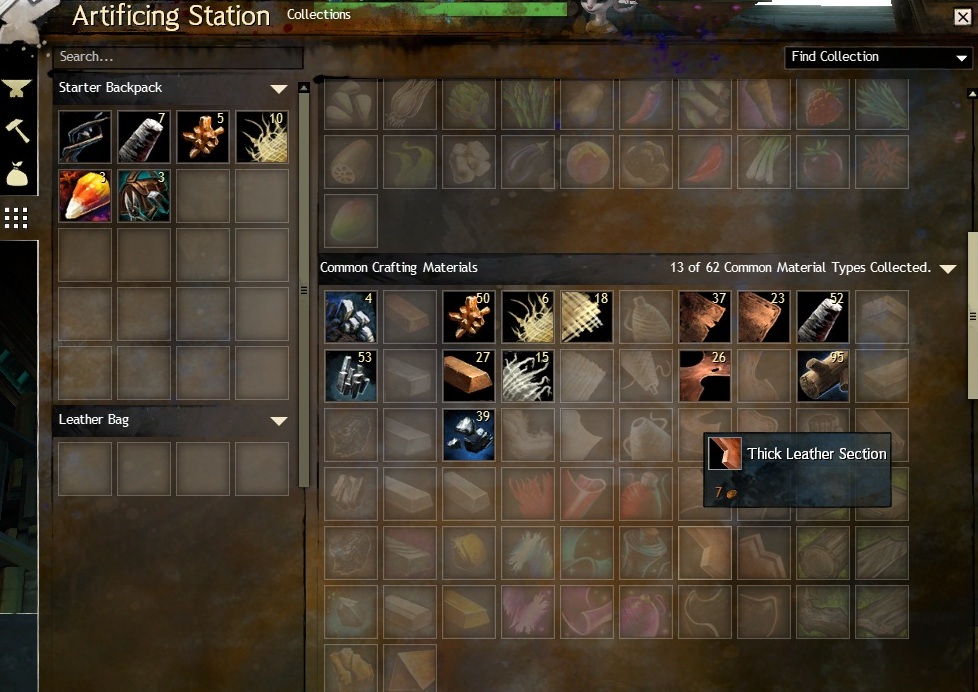This screenshot has width=978, height=692.
Task: Collapse the Starter Backpack section
Action: pyautogui.click(x=279, y=89)
